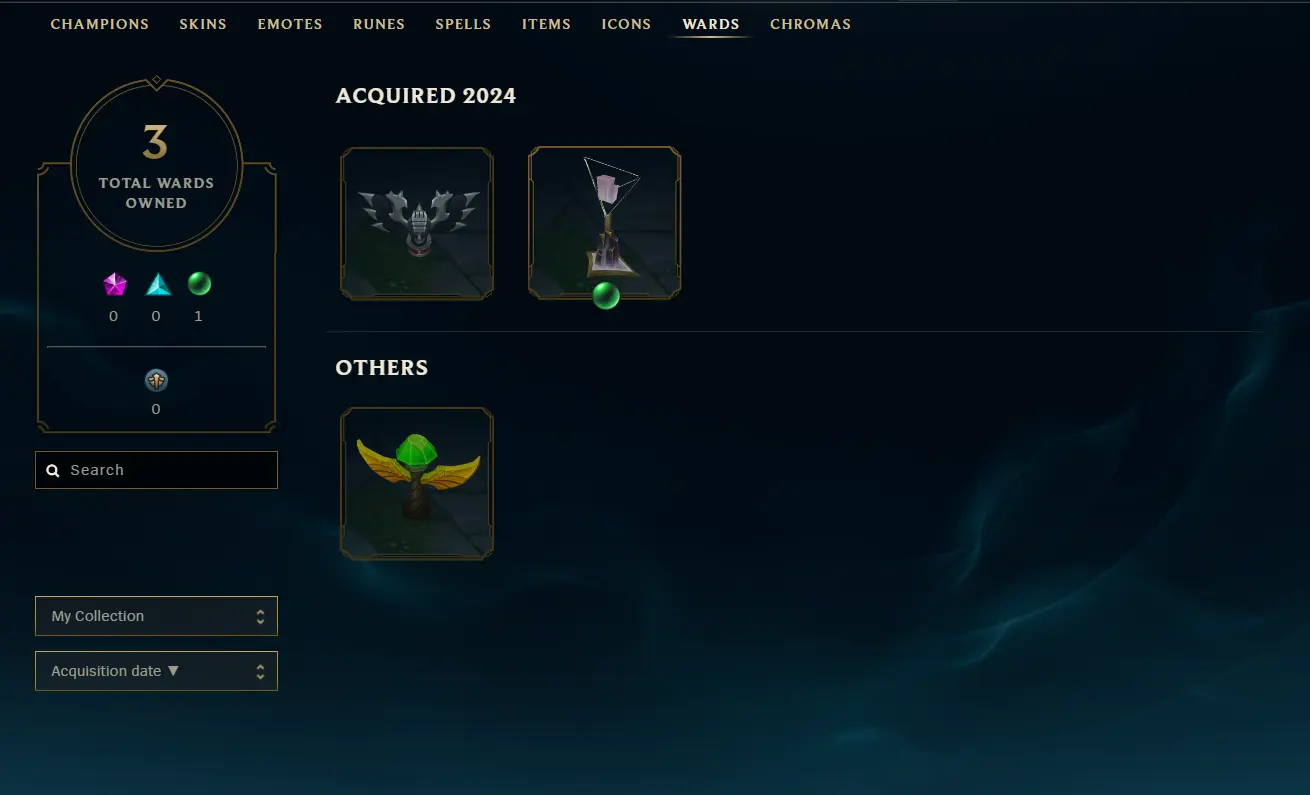This screenshot has height=795, width=1310.
Task: Click the circular crest icon below the divider
Action: coord(156,380)
